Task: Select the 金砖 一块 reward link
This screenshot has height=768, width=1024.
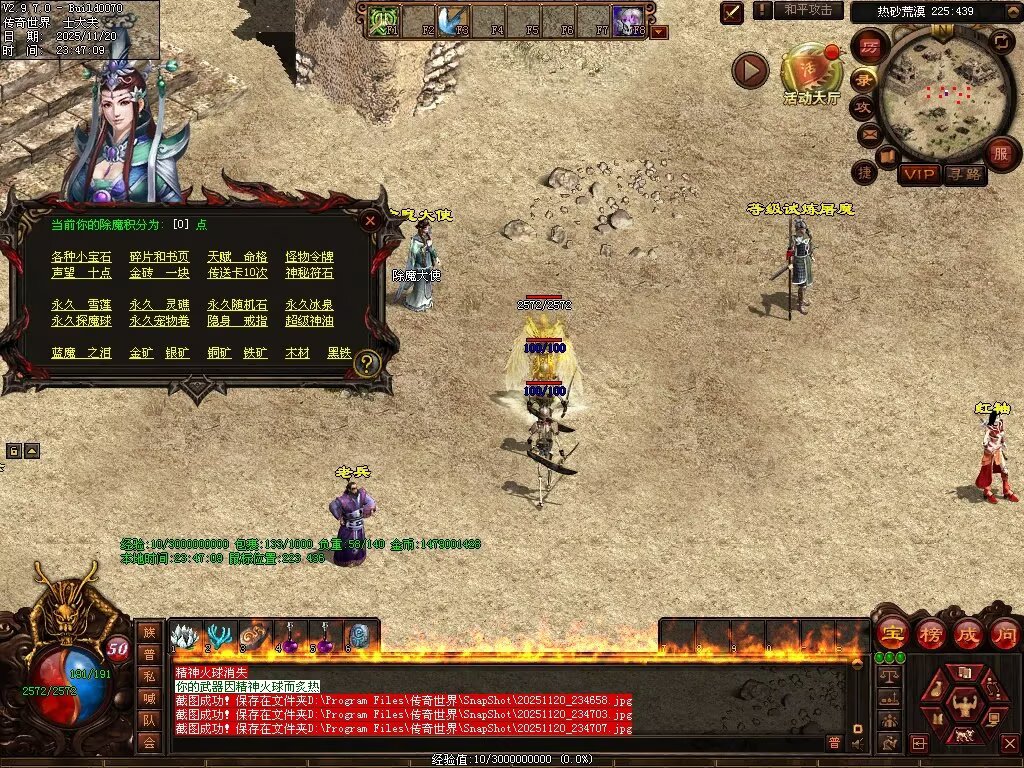Action: pyautogui.click(x=159, y=273)
